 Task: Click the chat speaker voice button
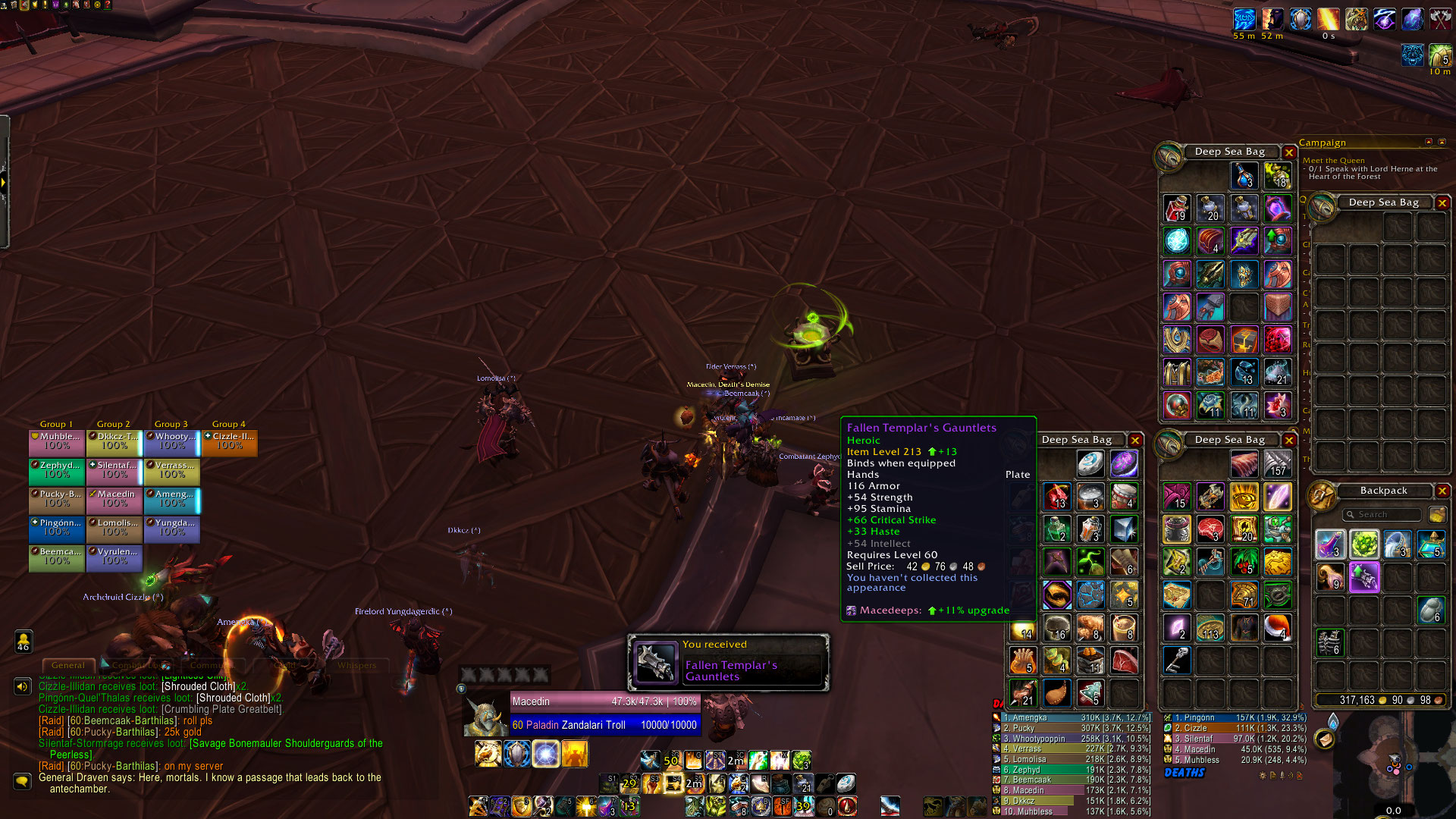22,687
